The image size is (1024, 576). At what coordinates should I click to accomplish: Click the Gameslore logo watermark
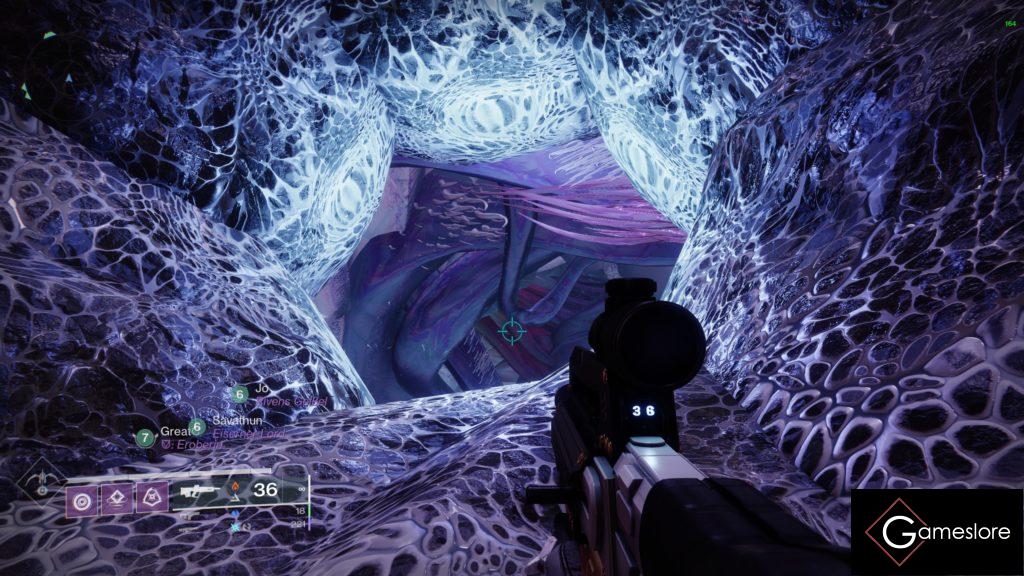(937, 532)
